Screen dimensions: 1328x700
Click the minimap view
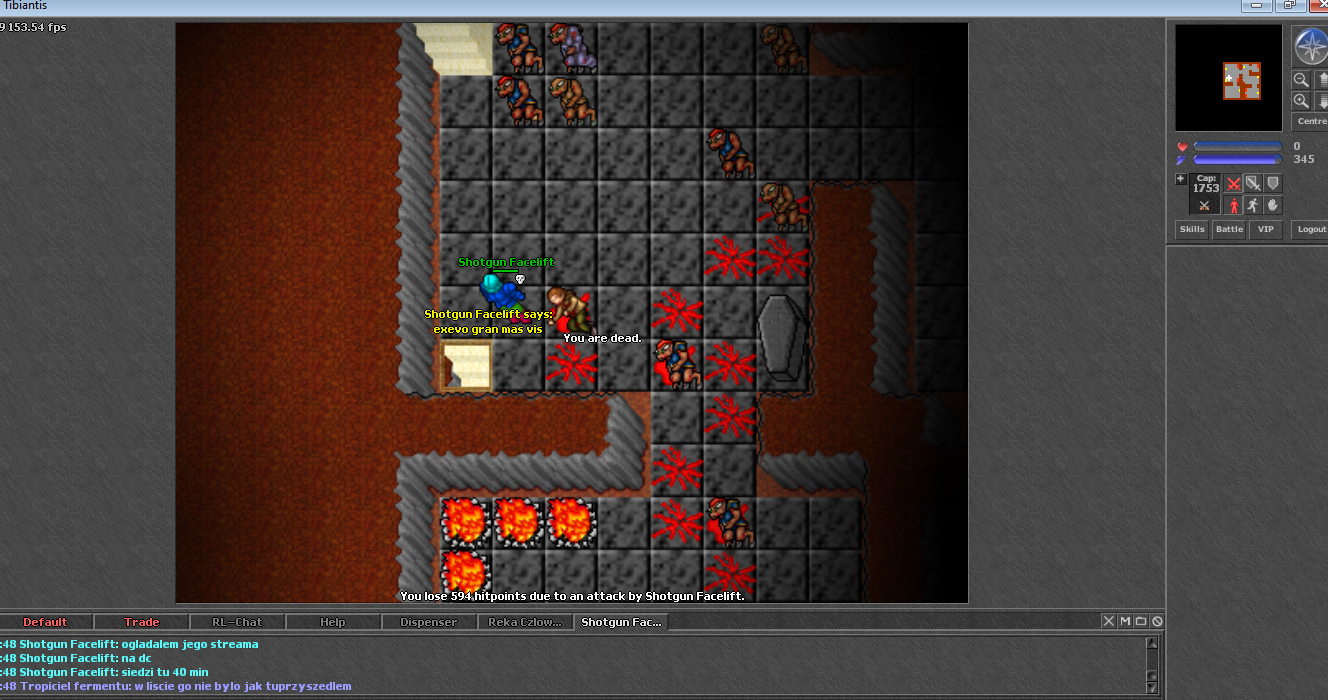click(x=1229, y=78)
